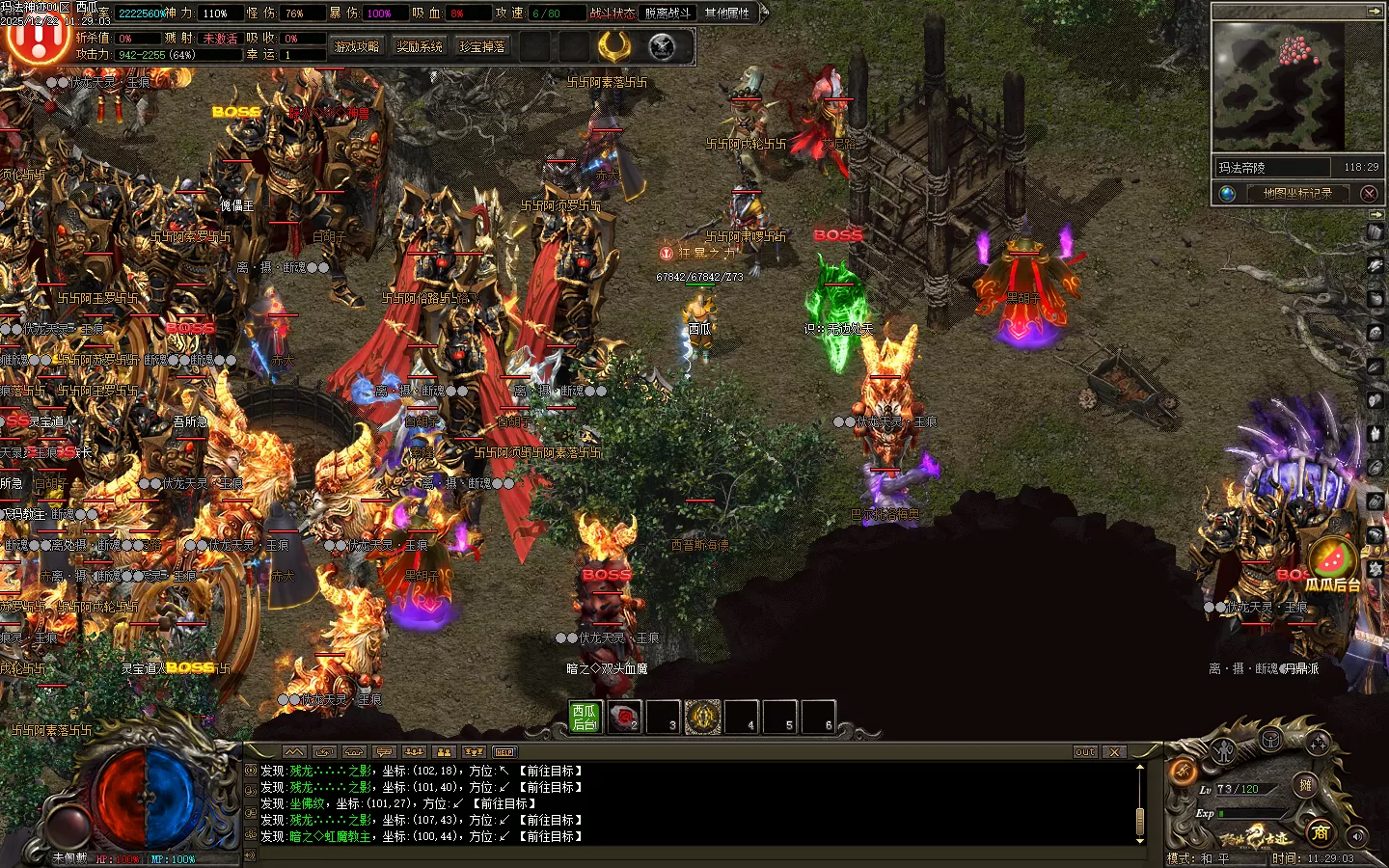Viewport: 1389px width, 868px height.
Task: Use the red item in hotbar slot 2
Action: pos(625,717)
